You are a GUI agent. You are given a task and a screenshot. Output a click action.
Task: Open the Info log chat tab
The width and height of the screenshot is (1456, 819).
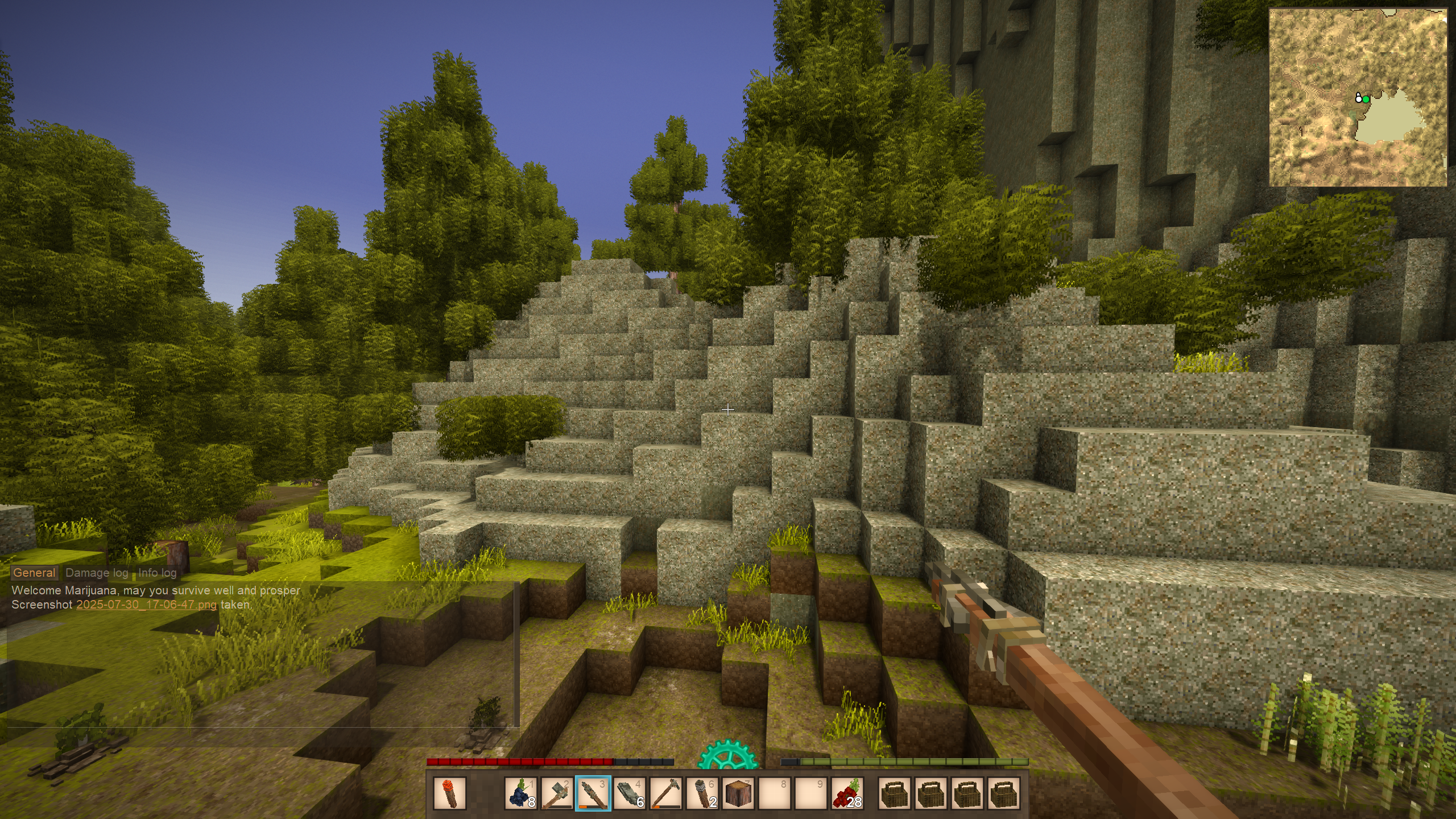pos(158,573)
